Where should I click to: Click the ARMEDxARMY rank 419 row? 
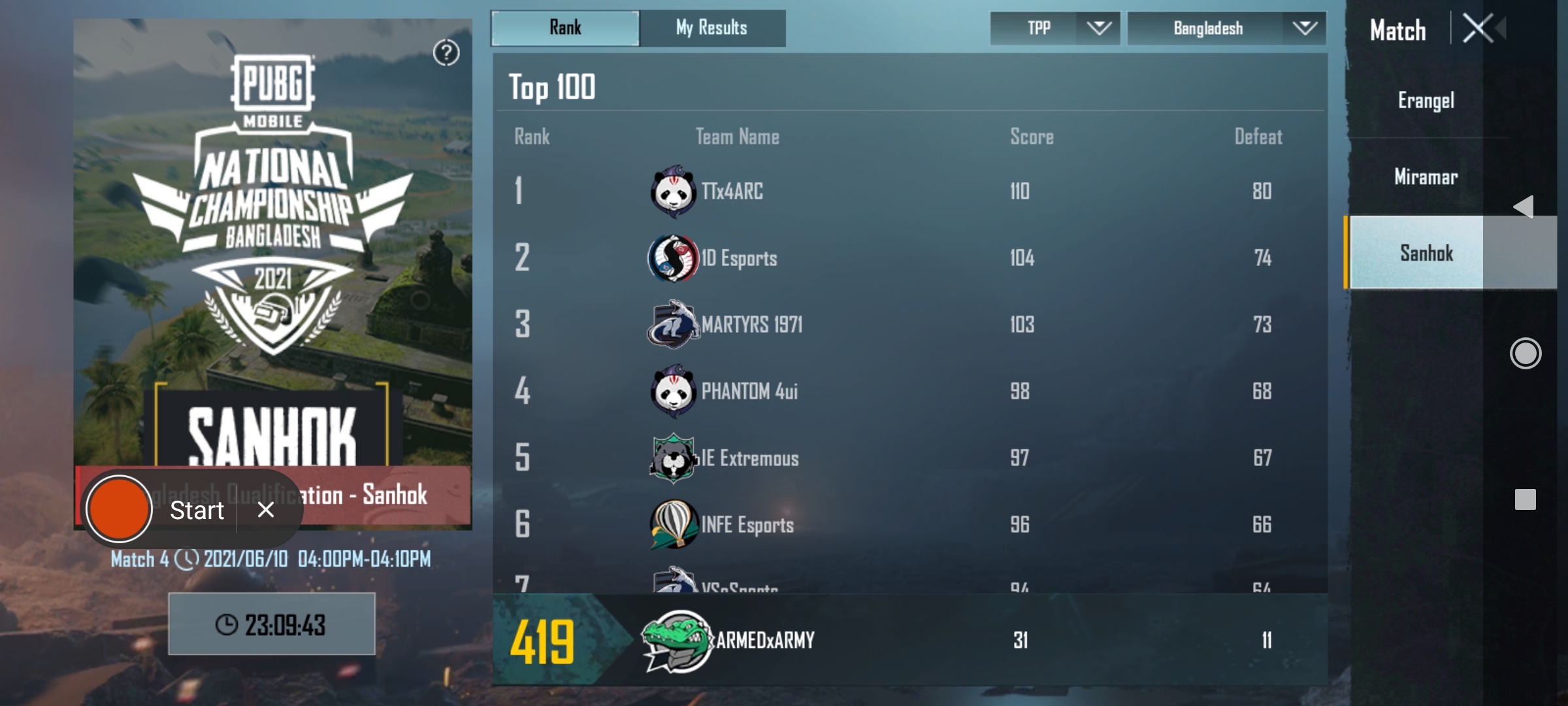pyautogui.click(x=915, y=639)
